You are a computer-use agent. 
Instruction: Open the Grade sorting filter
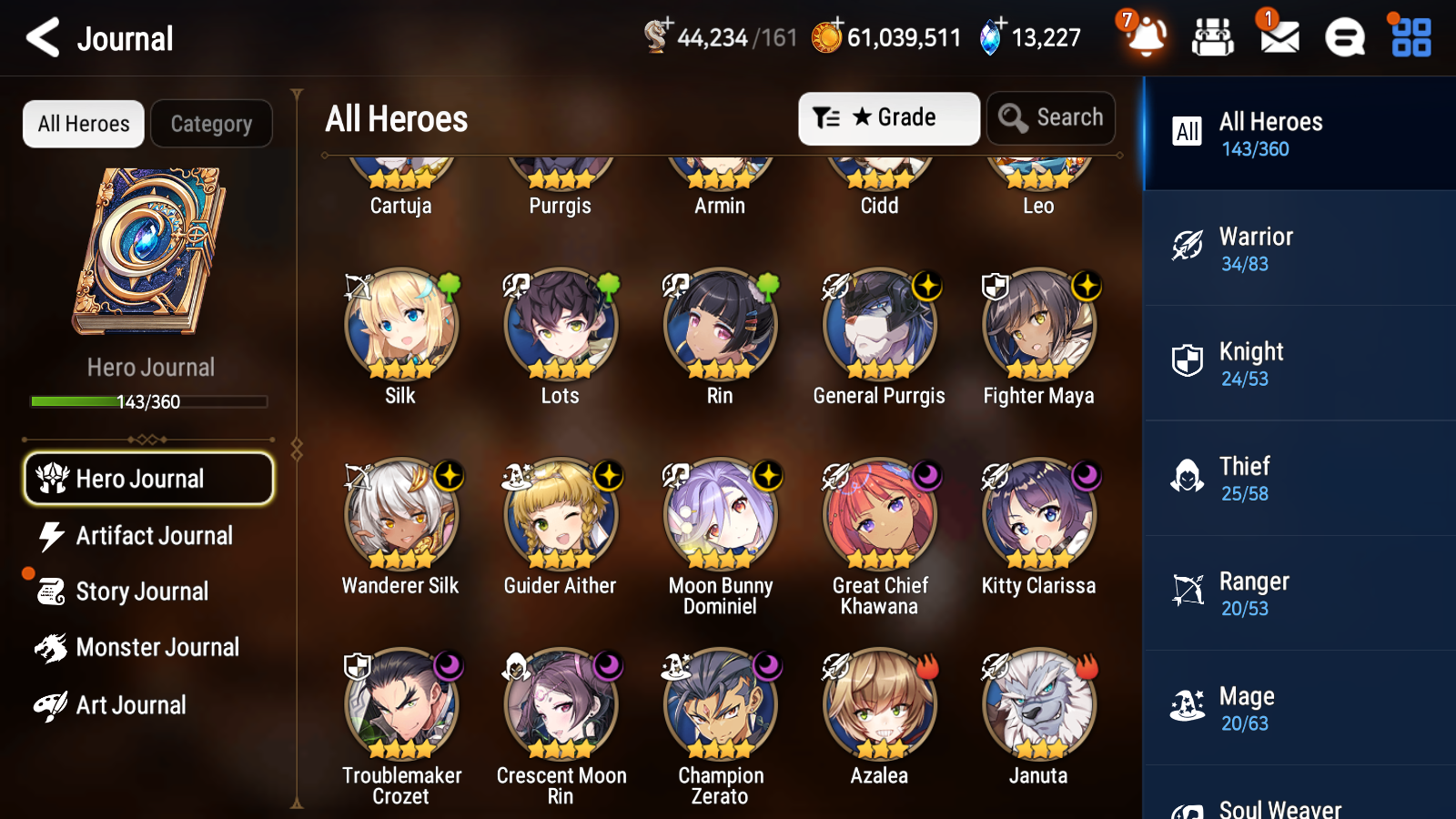pos(888,117)
